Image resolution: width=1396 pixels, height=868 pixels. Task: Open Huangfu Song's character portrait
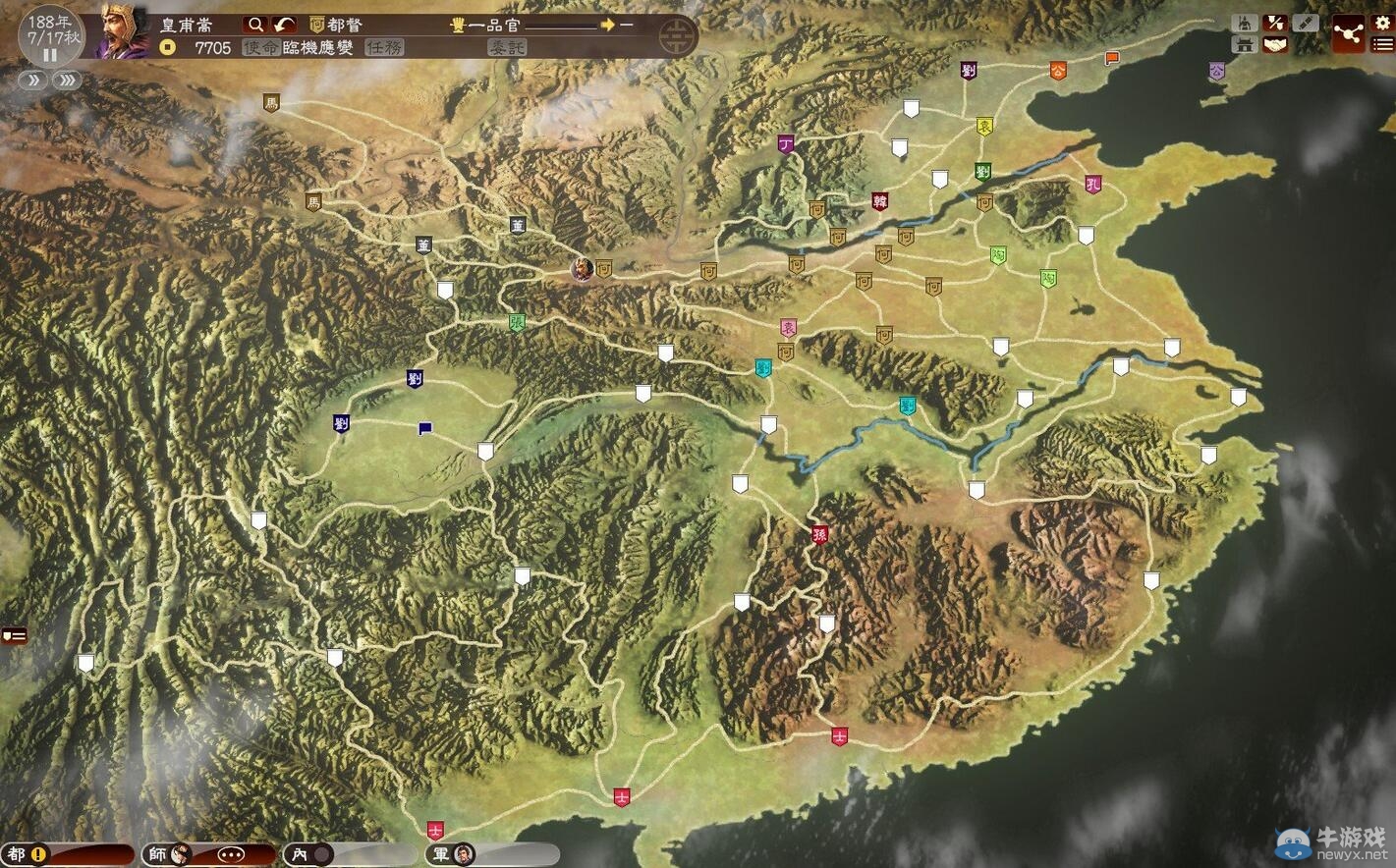124,31
